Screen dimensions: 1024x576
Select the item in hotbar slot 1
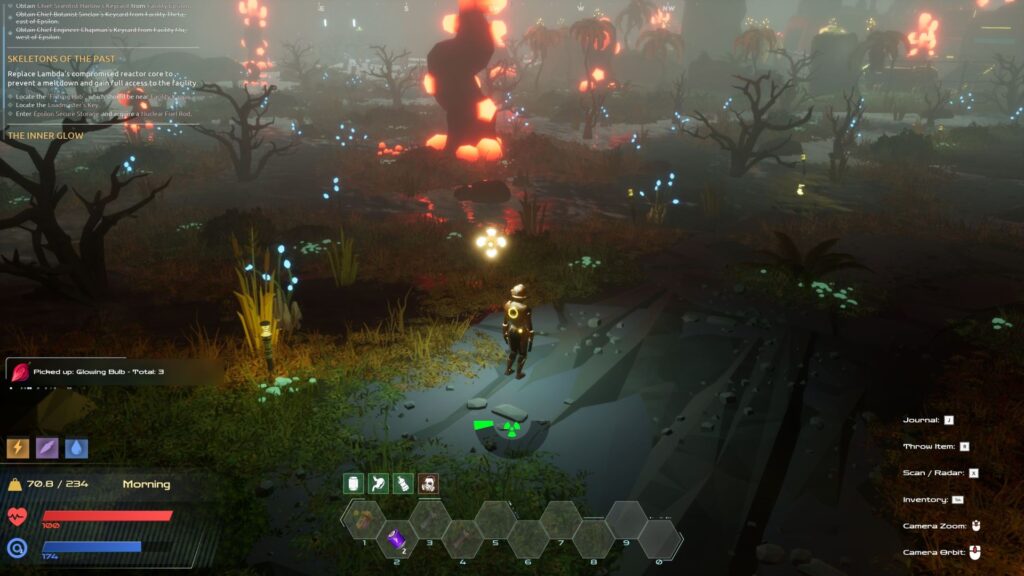tap(364, 518)
